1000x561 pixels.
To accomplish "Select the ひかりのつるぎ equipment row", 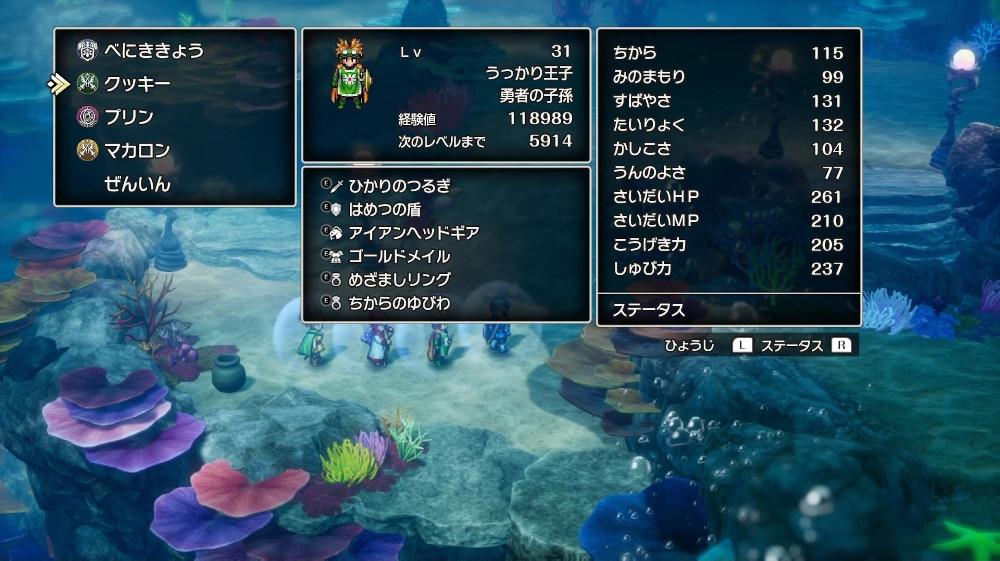I will (399, 185).
